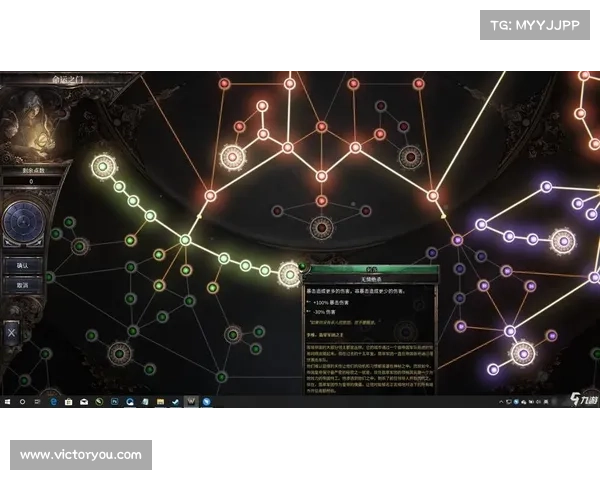Close the passive tree with the X button
This screenshot has width=600, height=480.
(12, 331)
